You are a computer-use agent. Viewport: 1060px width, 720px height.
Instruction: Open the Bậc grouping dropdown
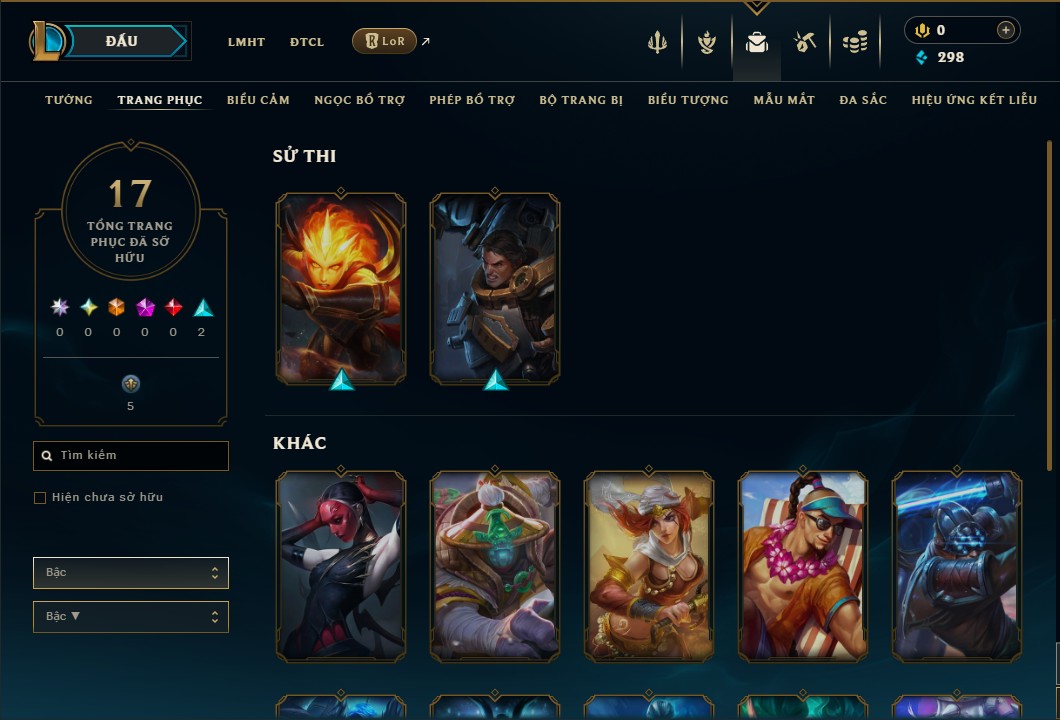[131, 573]
